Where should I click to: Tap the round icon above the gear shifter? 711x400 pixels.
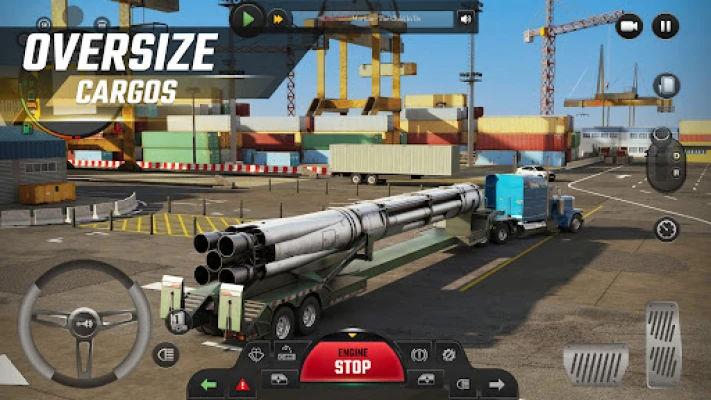tap(666, 86)
